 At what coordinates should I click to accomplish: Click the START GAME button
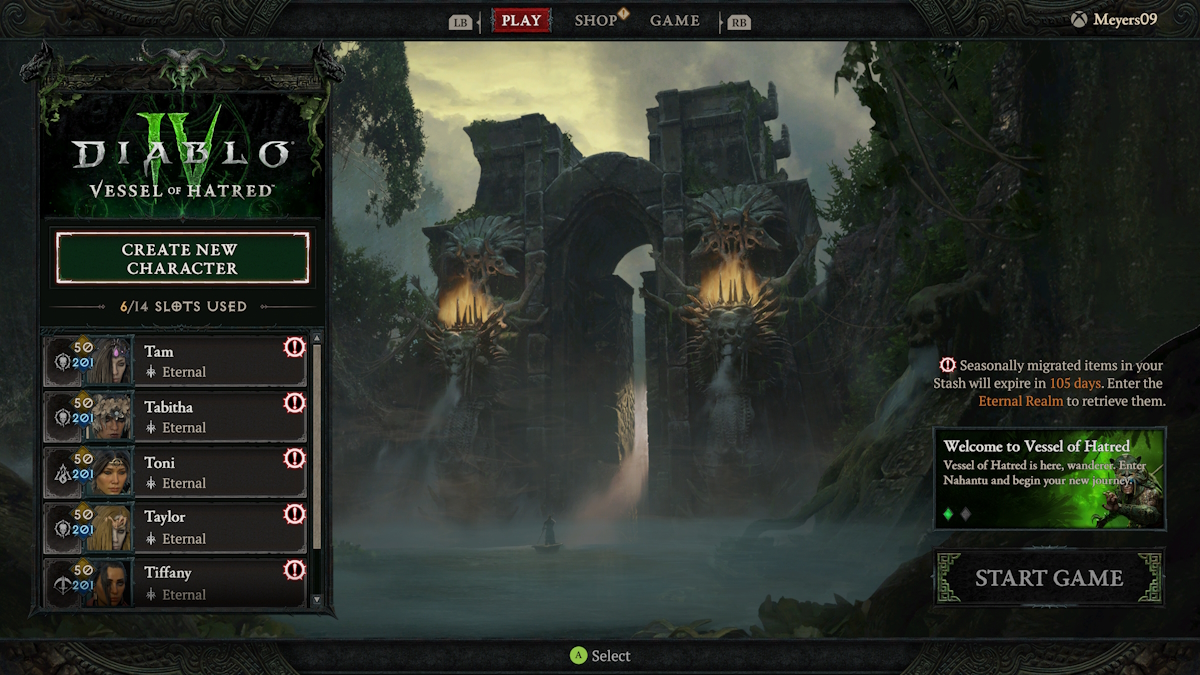(x=1049, y=578)
